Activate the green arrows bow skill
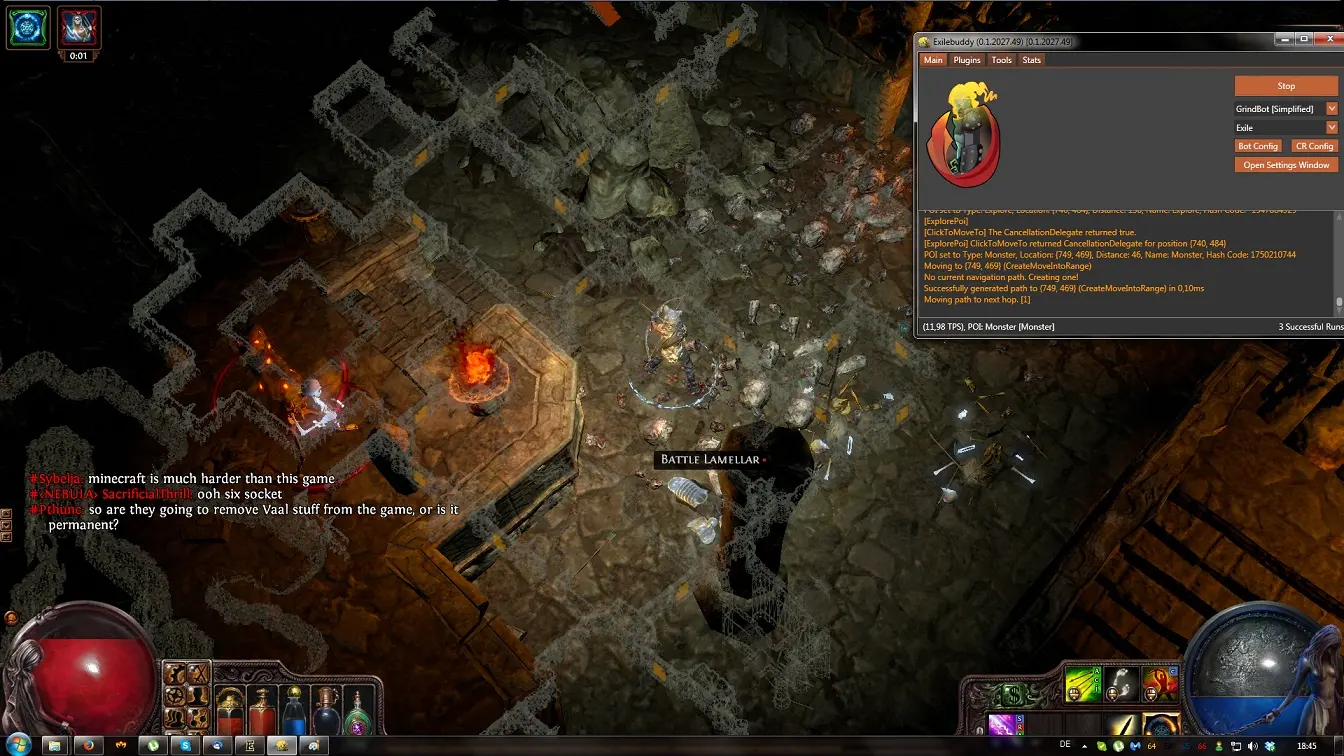Image resolution: width=1344 pixels, height=756 pixels. (x=1082, y=684)
